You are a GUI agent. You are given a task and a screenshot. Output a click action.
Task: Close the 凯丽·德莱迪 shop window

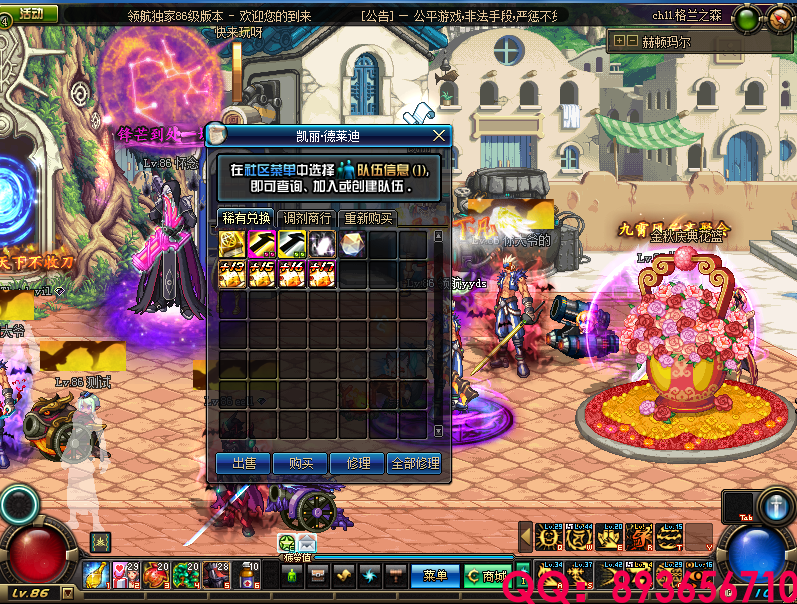click(438, 136)
